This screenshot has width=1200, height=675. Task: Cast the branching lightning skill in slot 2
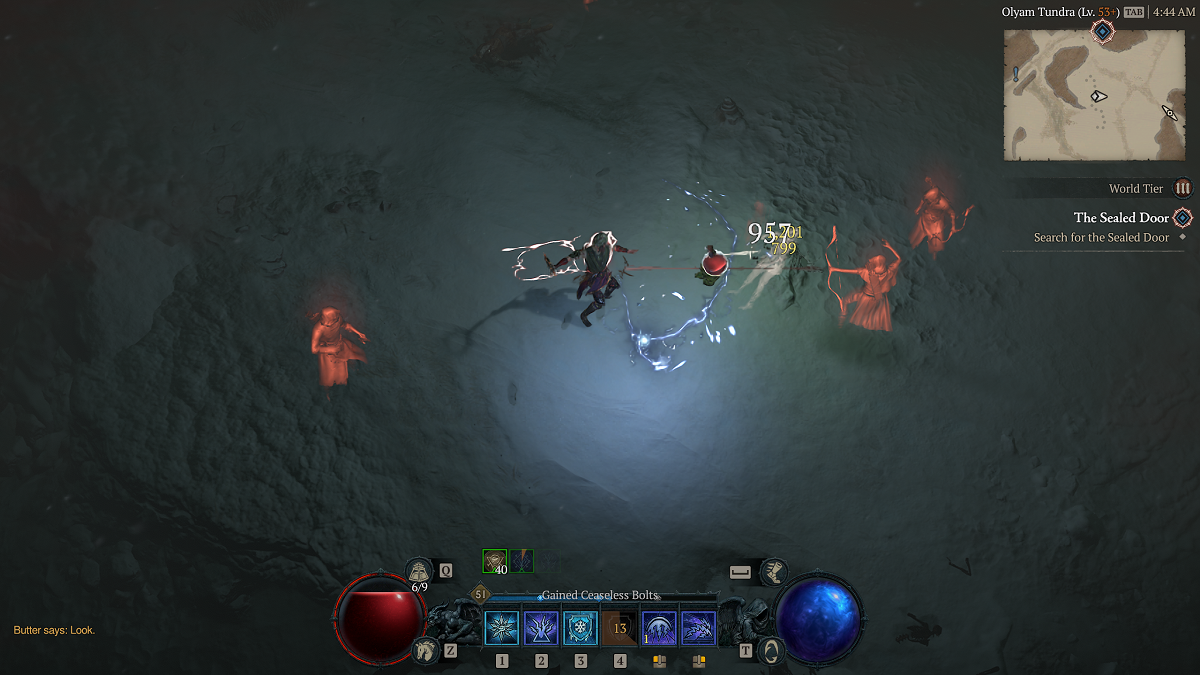pyautogui.click(x=541, y=628)
